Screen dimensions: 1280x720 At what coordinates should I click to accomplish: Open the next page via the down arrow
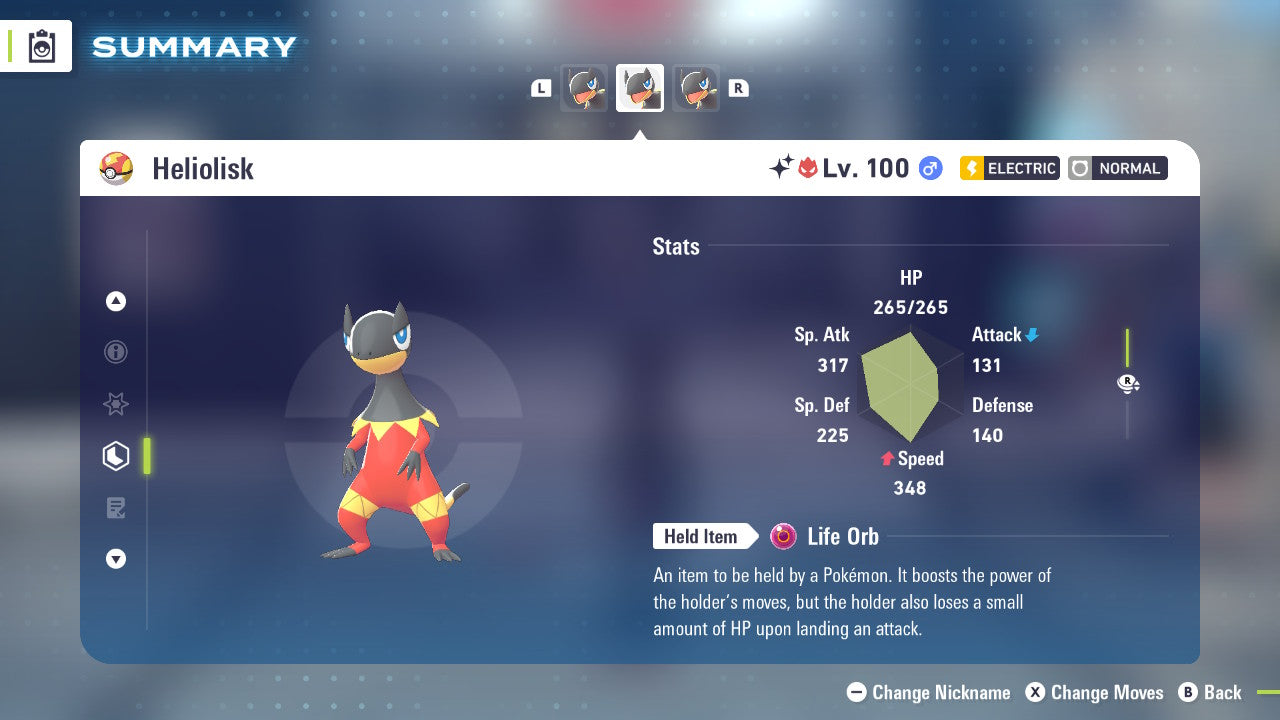pos(116,559)
